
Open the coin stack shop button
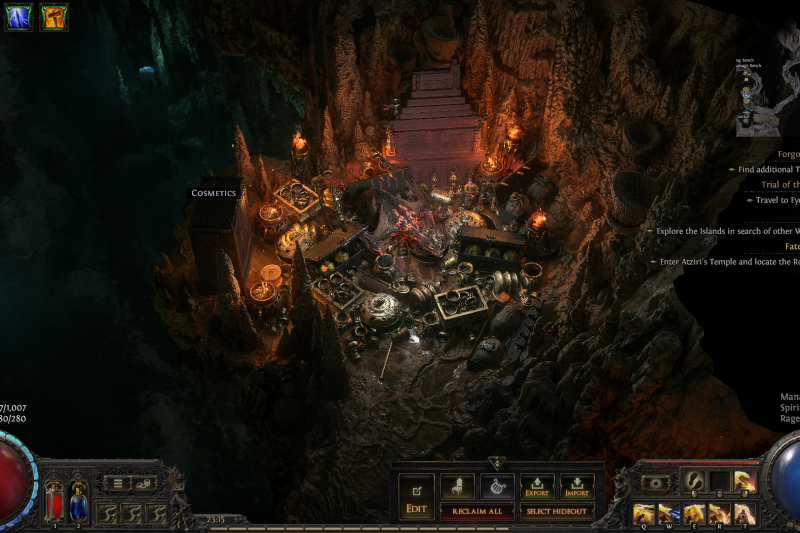146,484
